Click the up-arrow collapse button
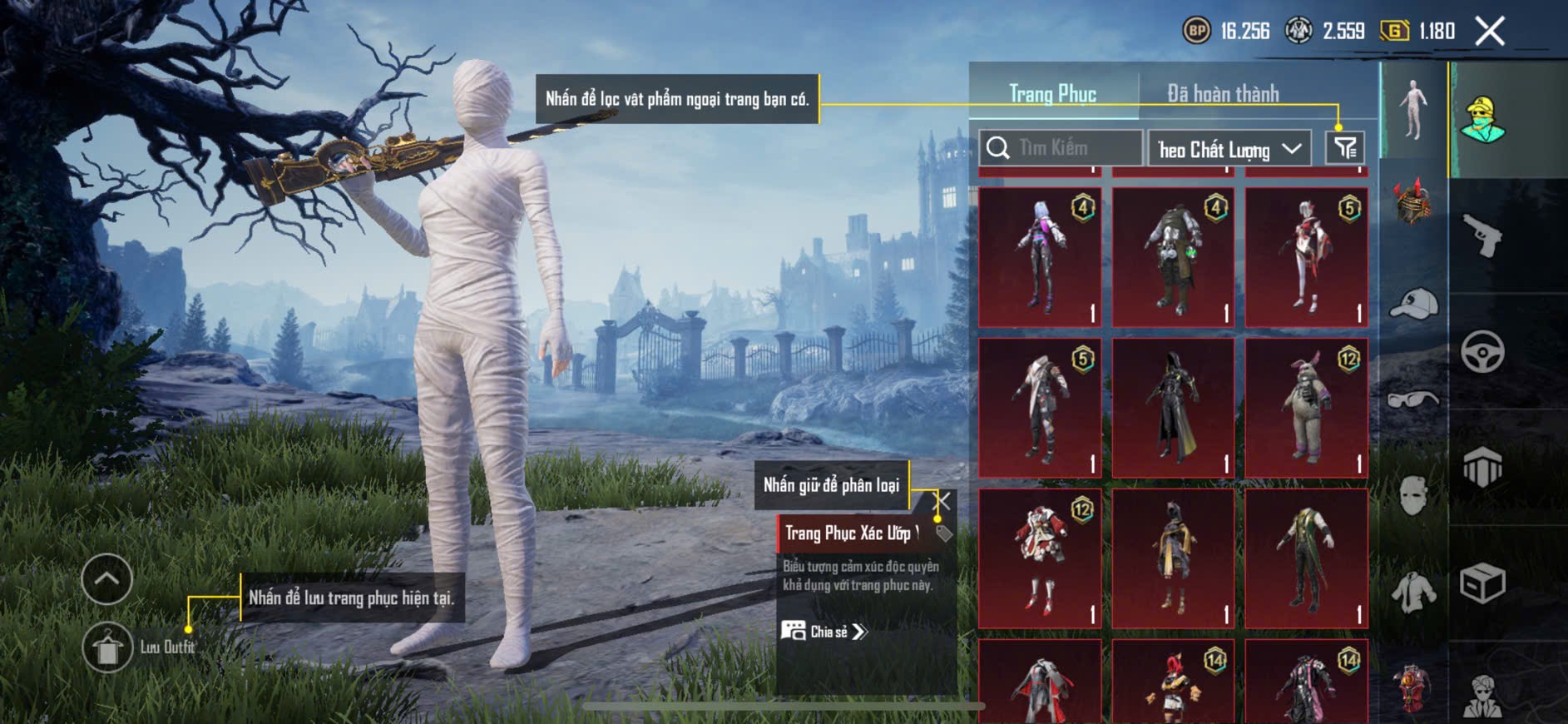 click(x=107, y=578)
